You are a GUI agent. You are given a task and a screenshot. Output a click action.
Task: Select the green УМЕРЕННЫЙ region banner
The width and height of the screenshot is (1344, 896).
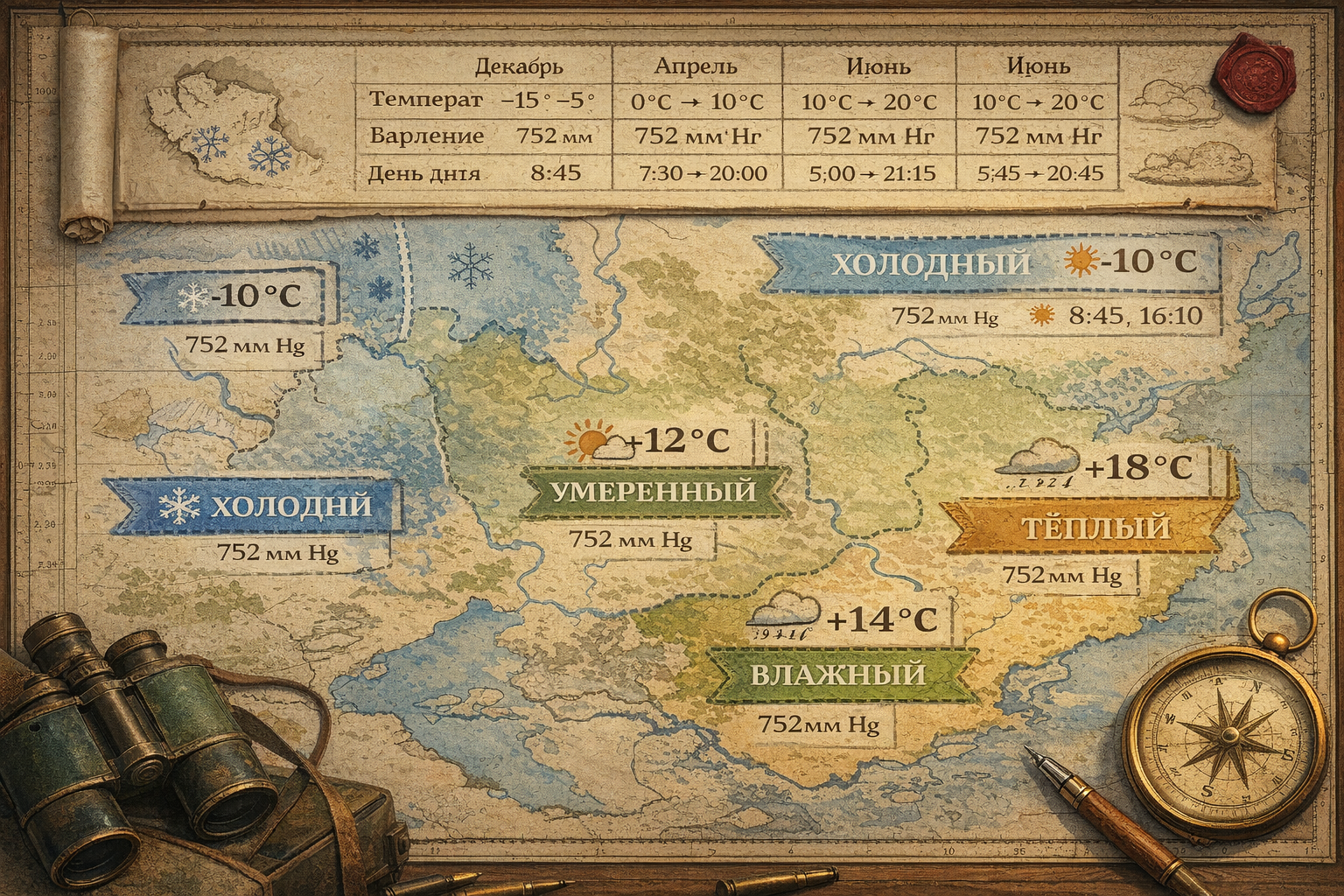click(x=652, y=492)
